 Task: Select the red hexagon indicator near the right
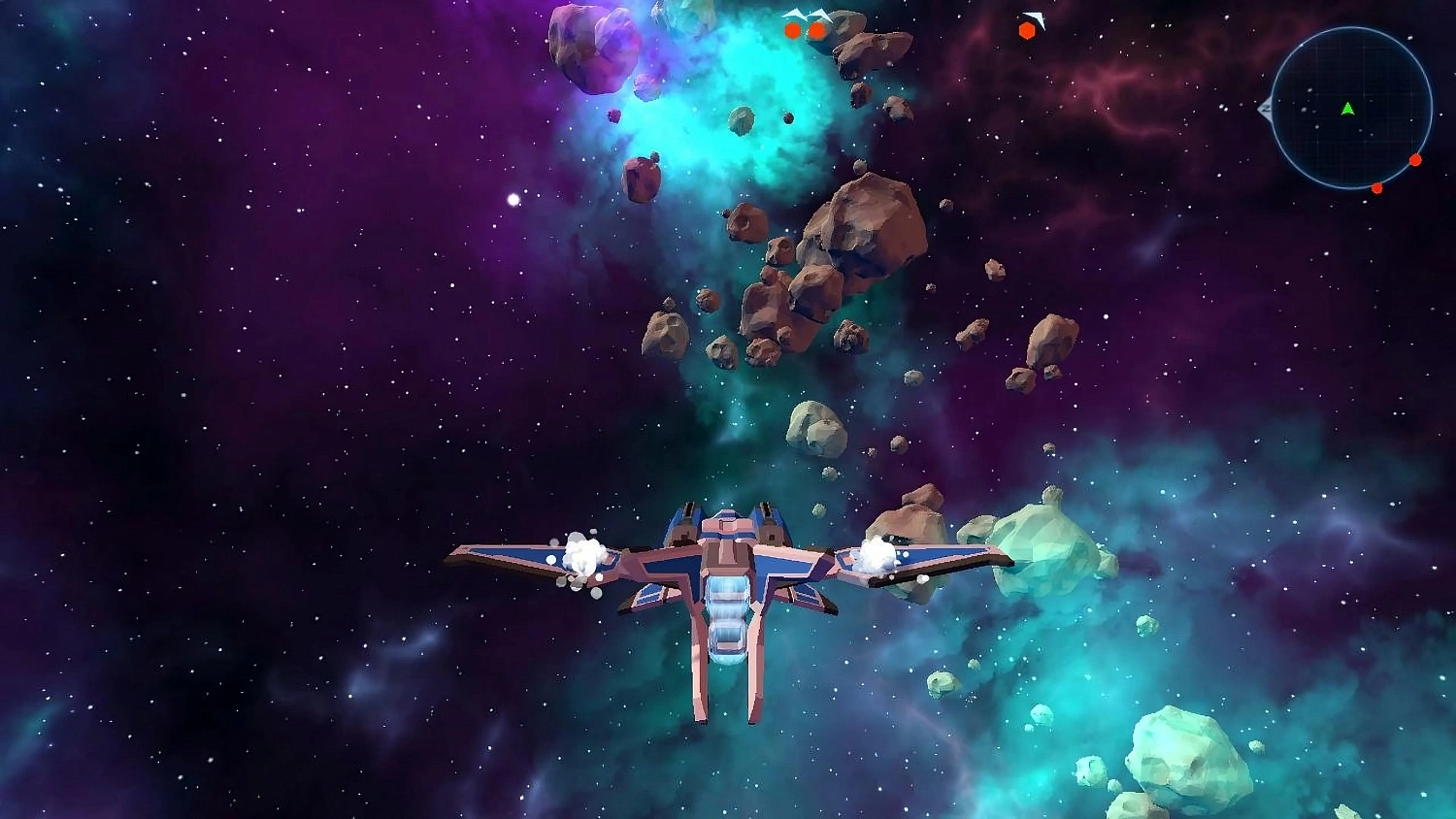(1027, 30)
